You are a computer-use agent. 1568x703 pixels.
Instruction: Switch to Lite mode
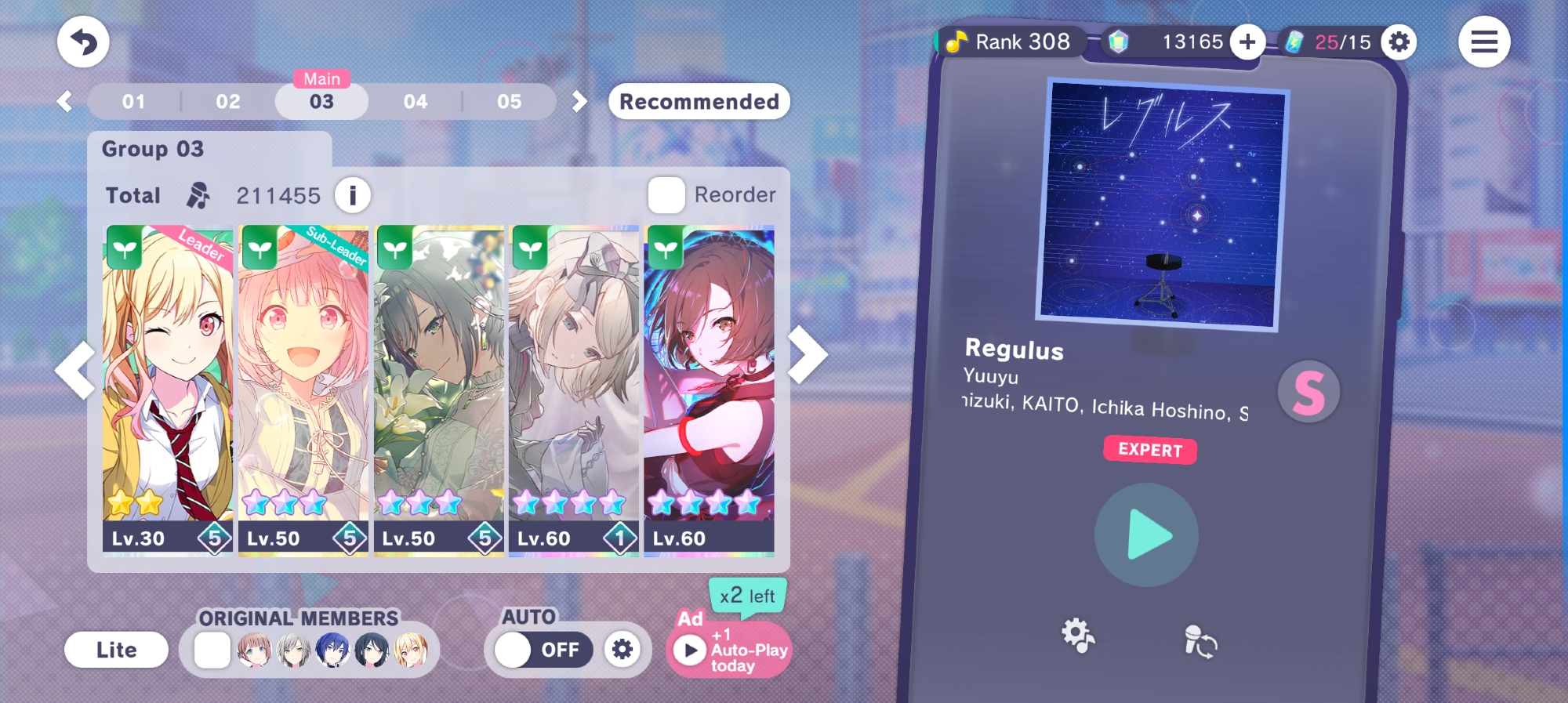[x=116, y=650]
